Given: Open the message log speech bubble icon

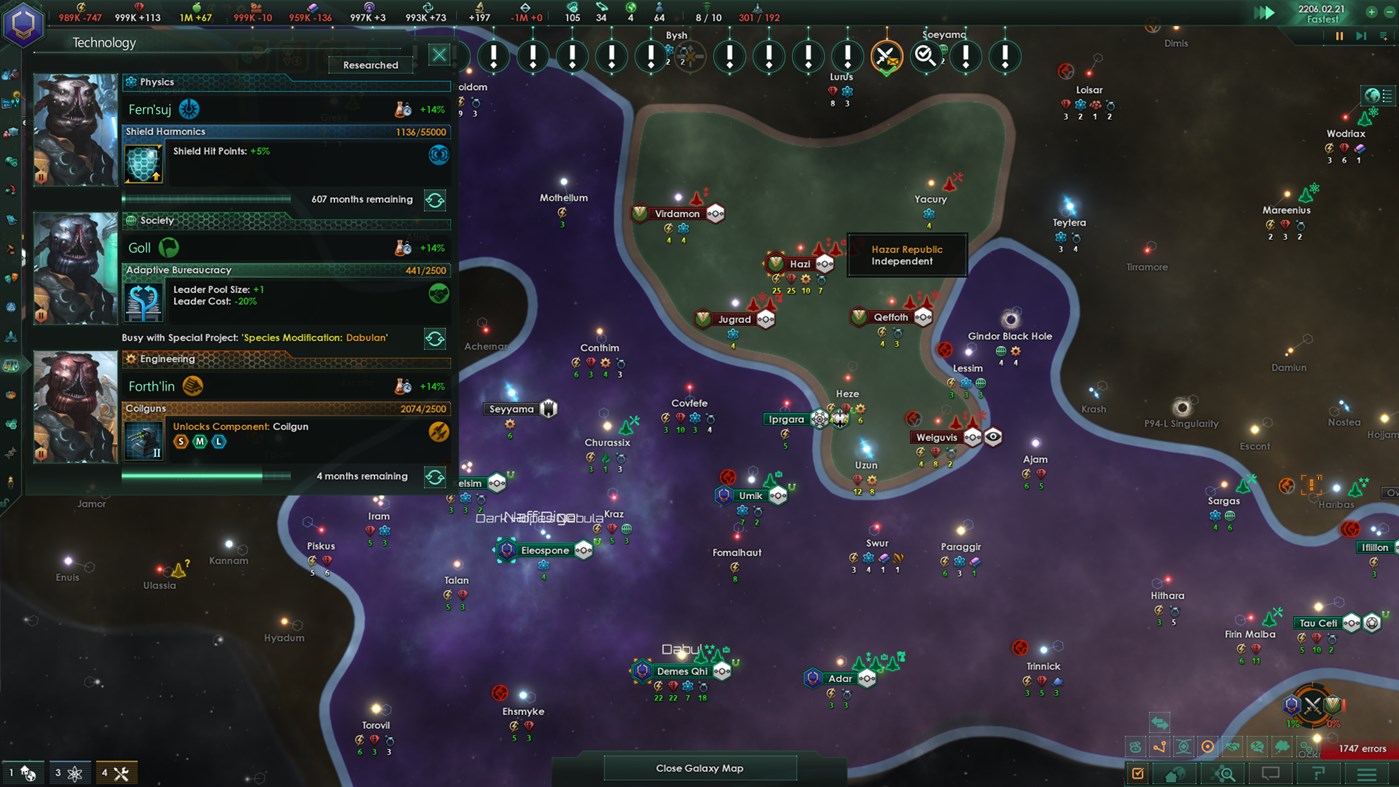Looking at the screenshot, I should pyautogui.click(x=1273, y=772).
